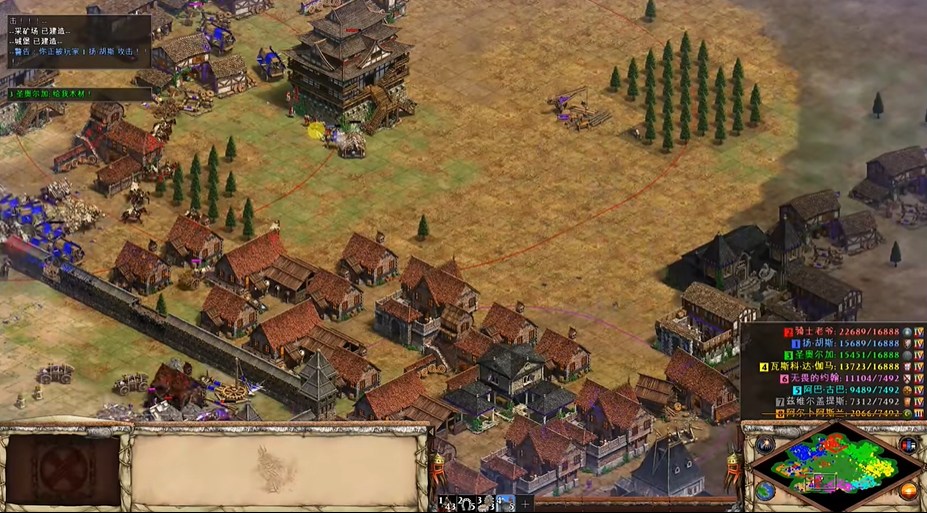Click the globe icon beside the minimap
927x513 pixels.
point(766,490)
